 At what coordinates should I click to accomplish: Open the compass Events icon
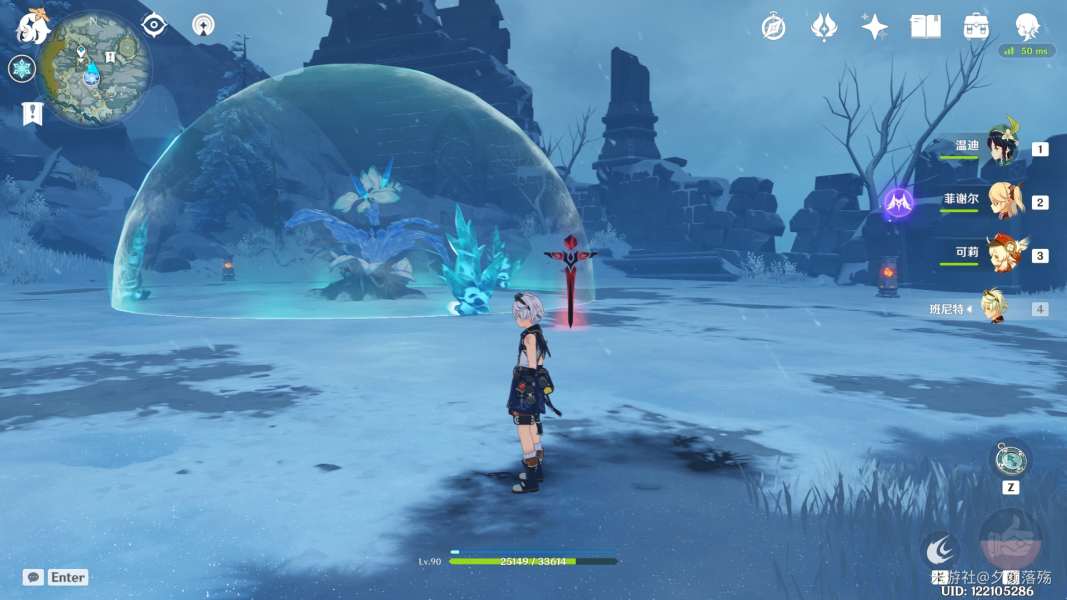773,27
